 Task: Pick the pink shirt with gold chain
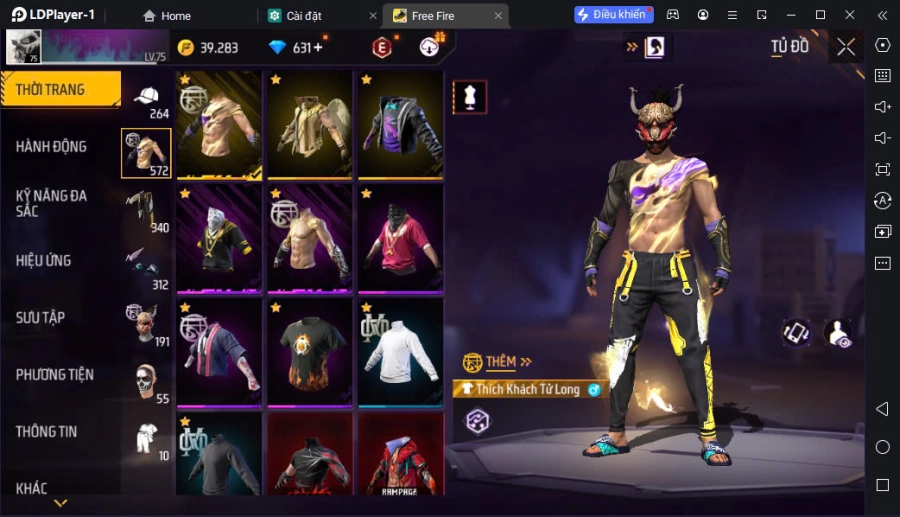(399, 238)
